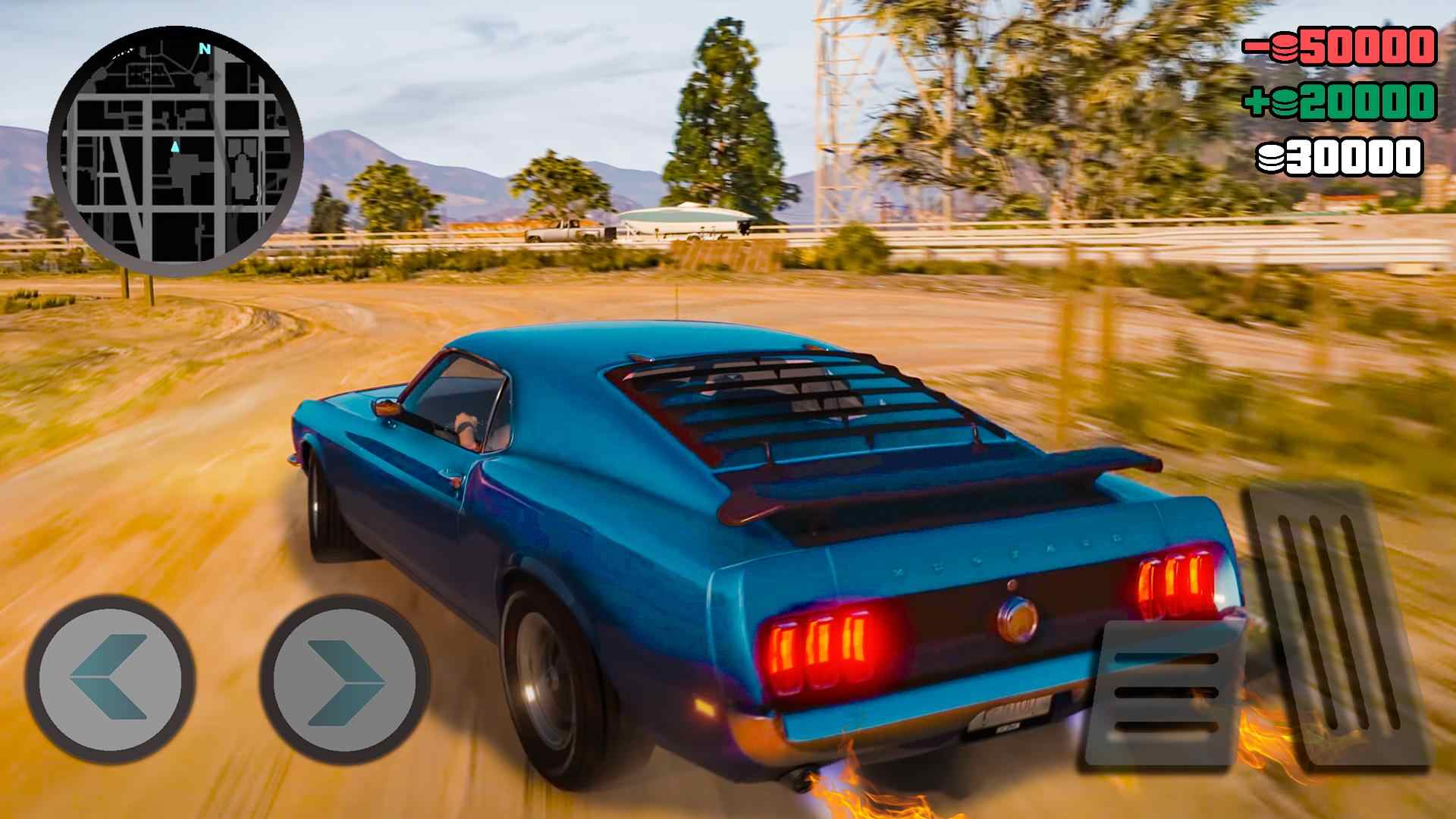This screenshot has height=819, width=1456.
Task: Open the circular city minimap
Action: pos(175,150)
